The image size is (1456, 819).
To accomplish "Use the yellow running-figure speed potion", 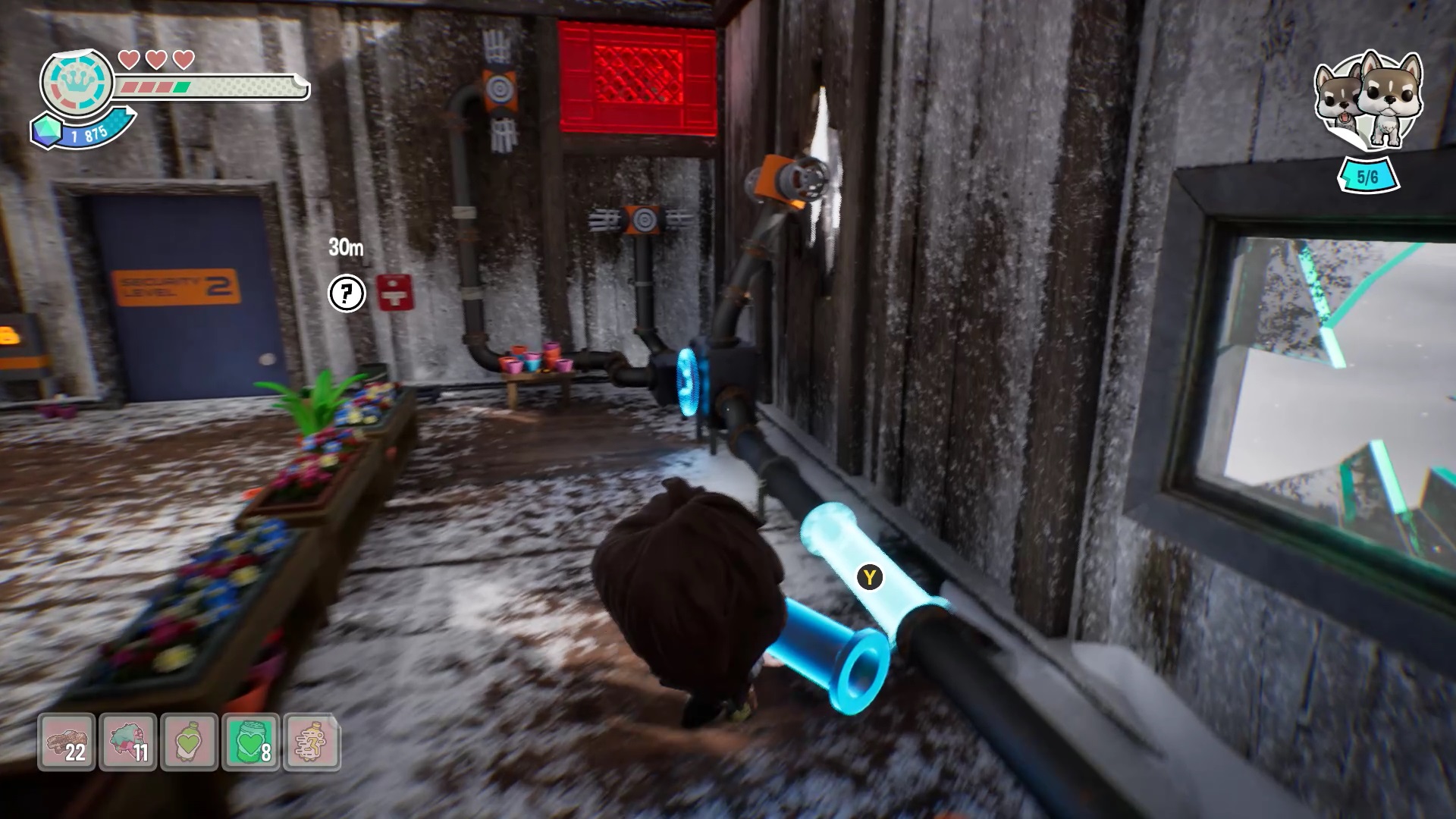I will click(312, 742).
